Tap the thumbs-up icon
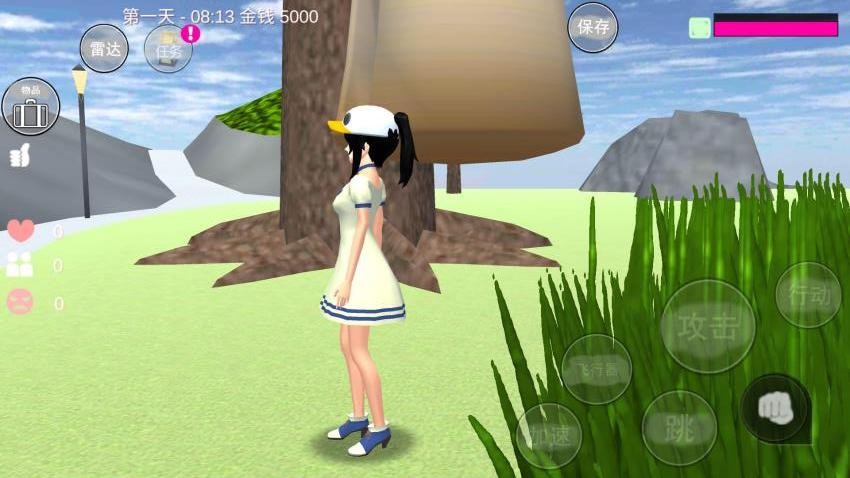Screen dimensions: 850x478 (20, 156)
